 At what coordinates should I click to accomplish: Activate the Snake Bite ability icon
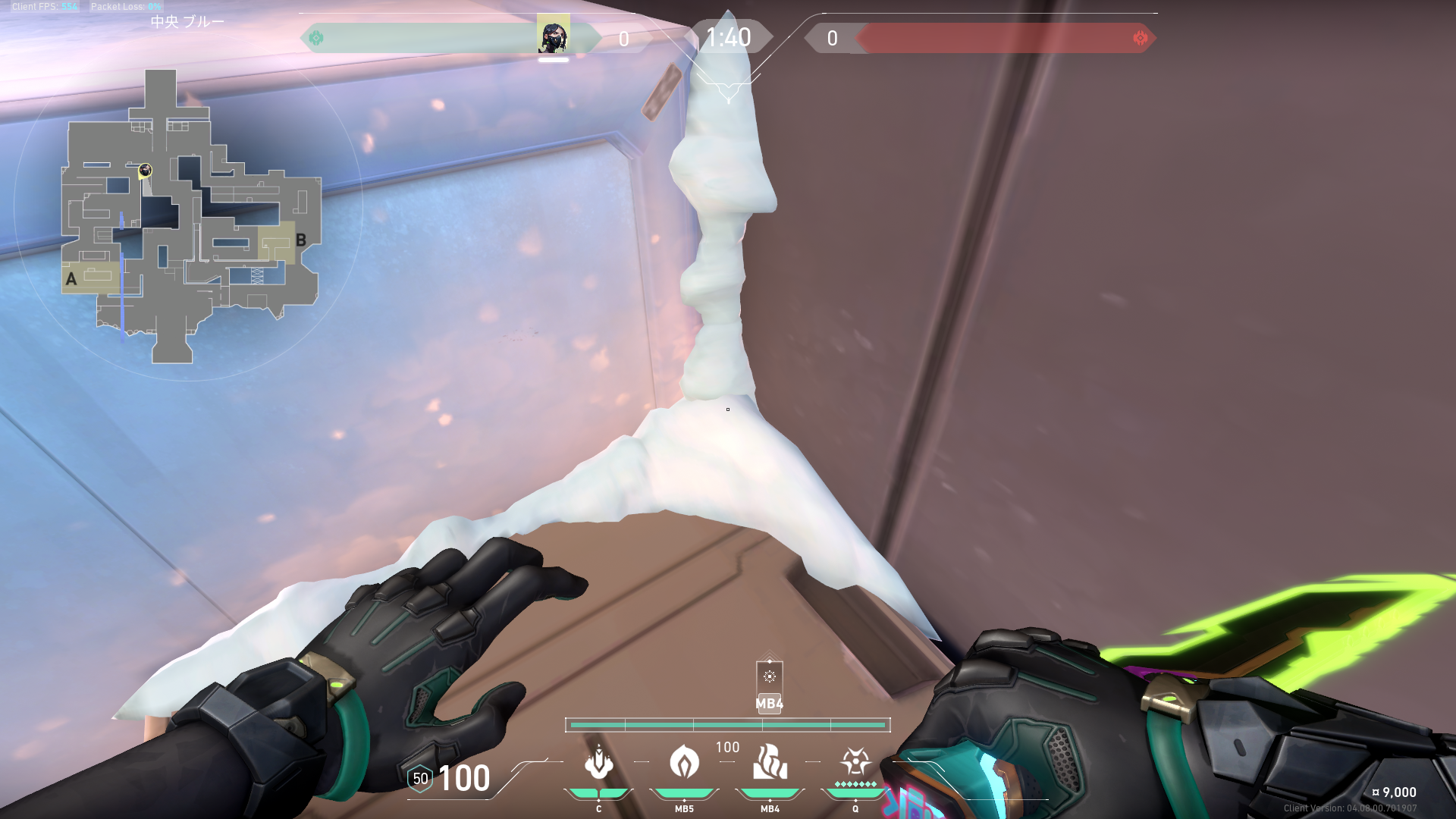point(598,762)
